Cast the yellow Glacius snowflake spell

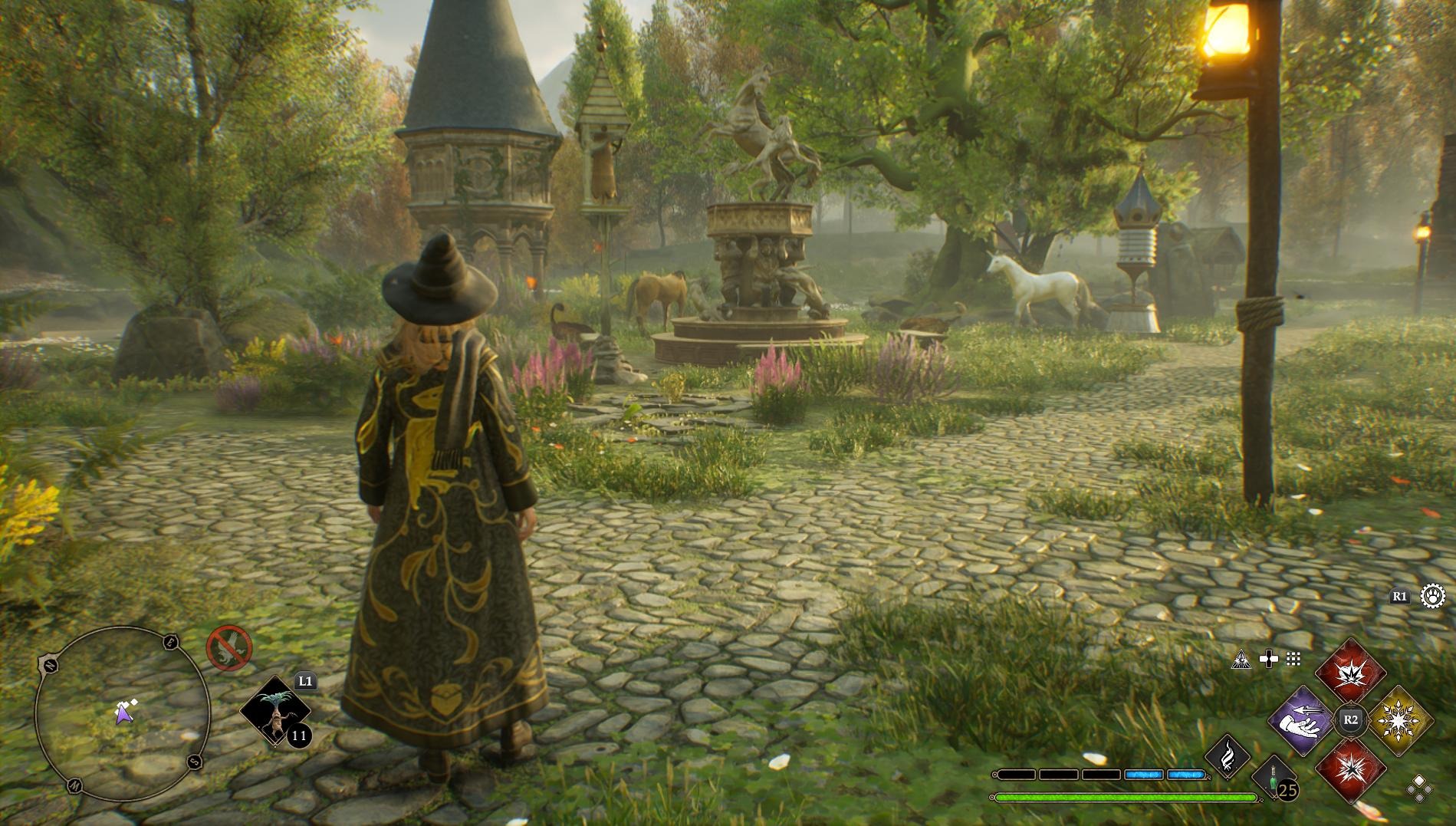pos(1400,720)
